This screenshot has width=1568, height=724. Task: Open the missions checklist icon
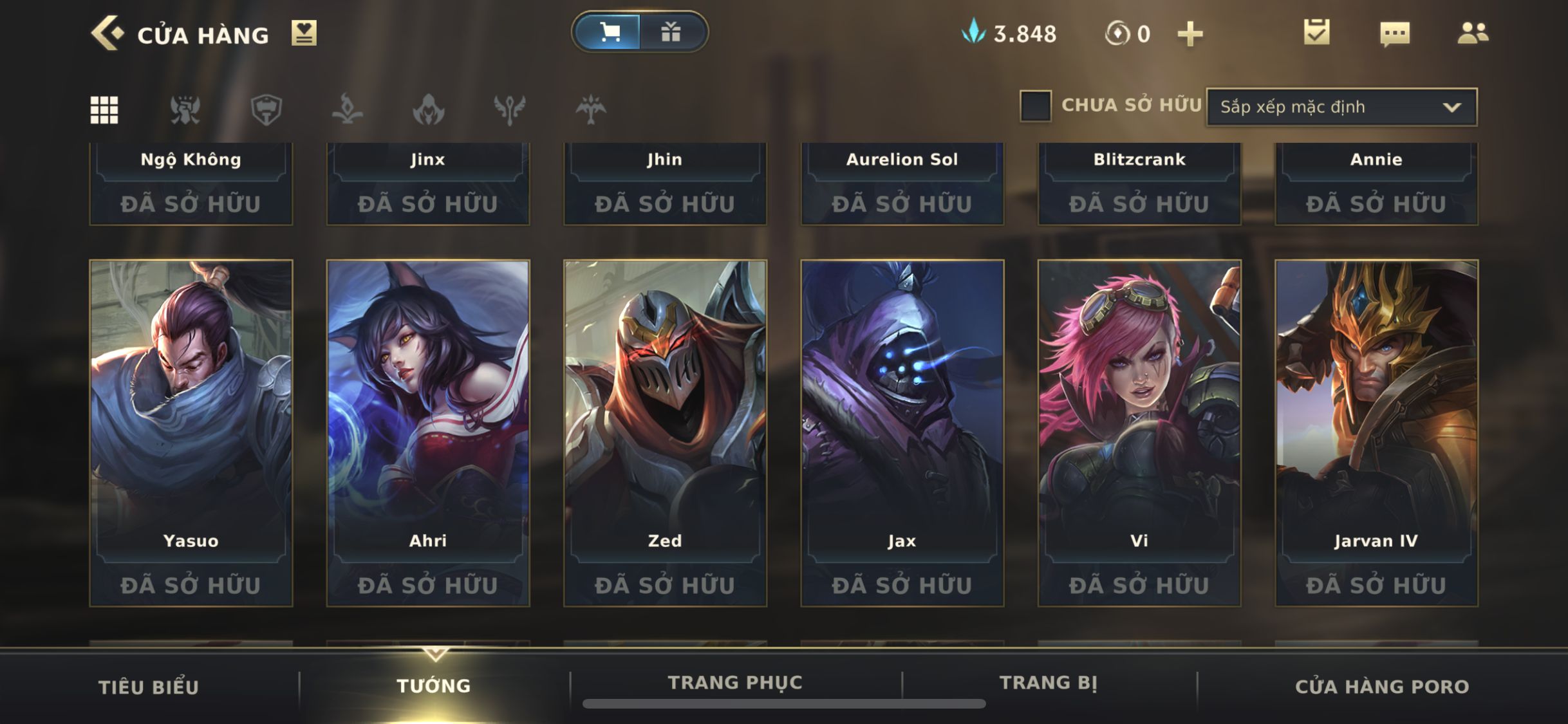click(x=1316, y=33)
